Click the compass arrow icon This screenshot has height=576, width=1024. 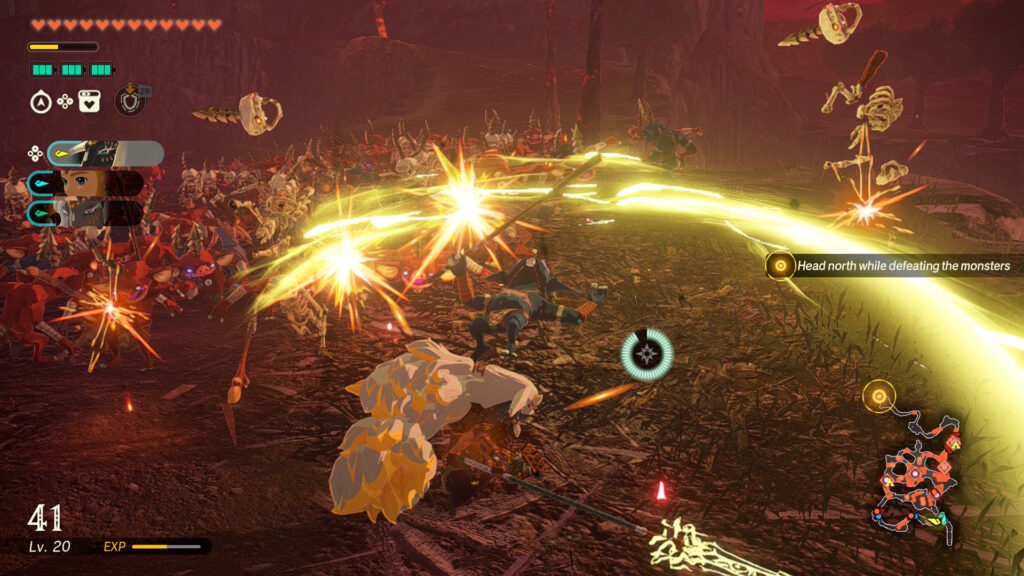(41, 101)
